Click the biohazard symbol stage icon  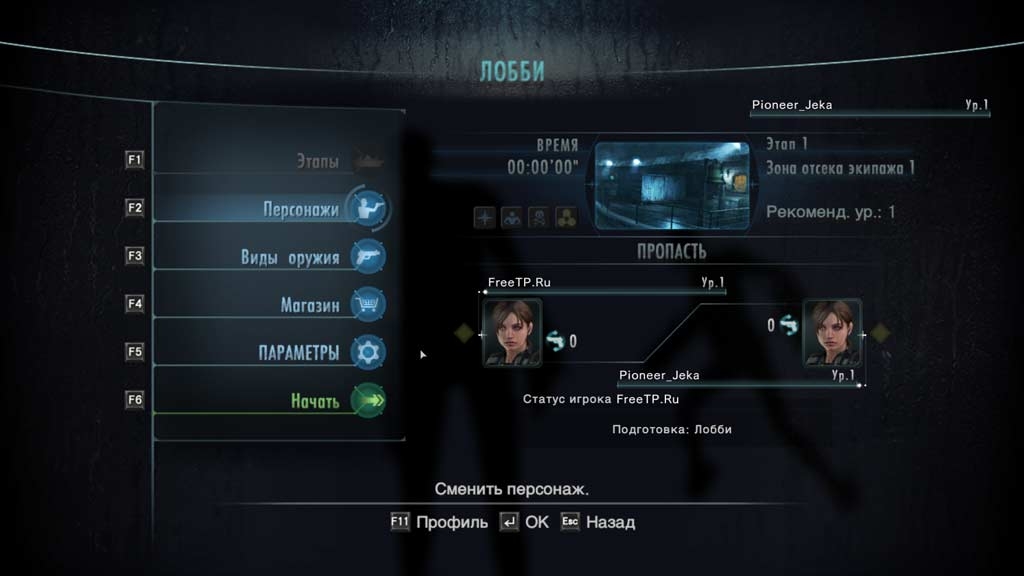click(x=566, y=217)
